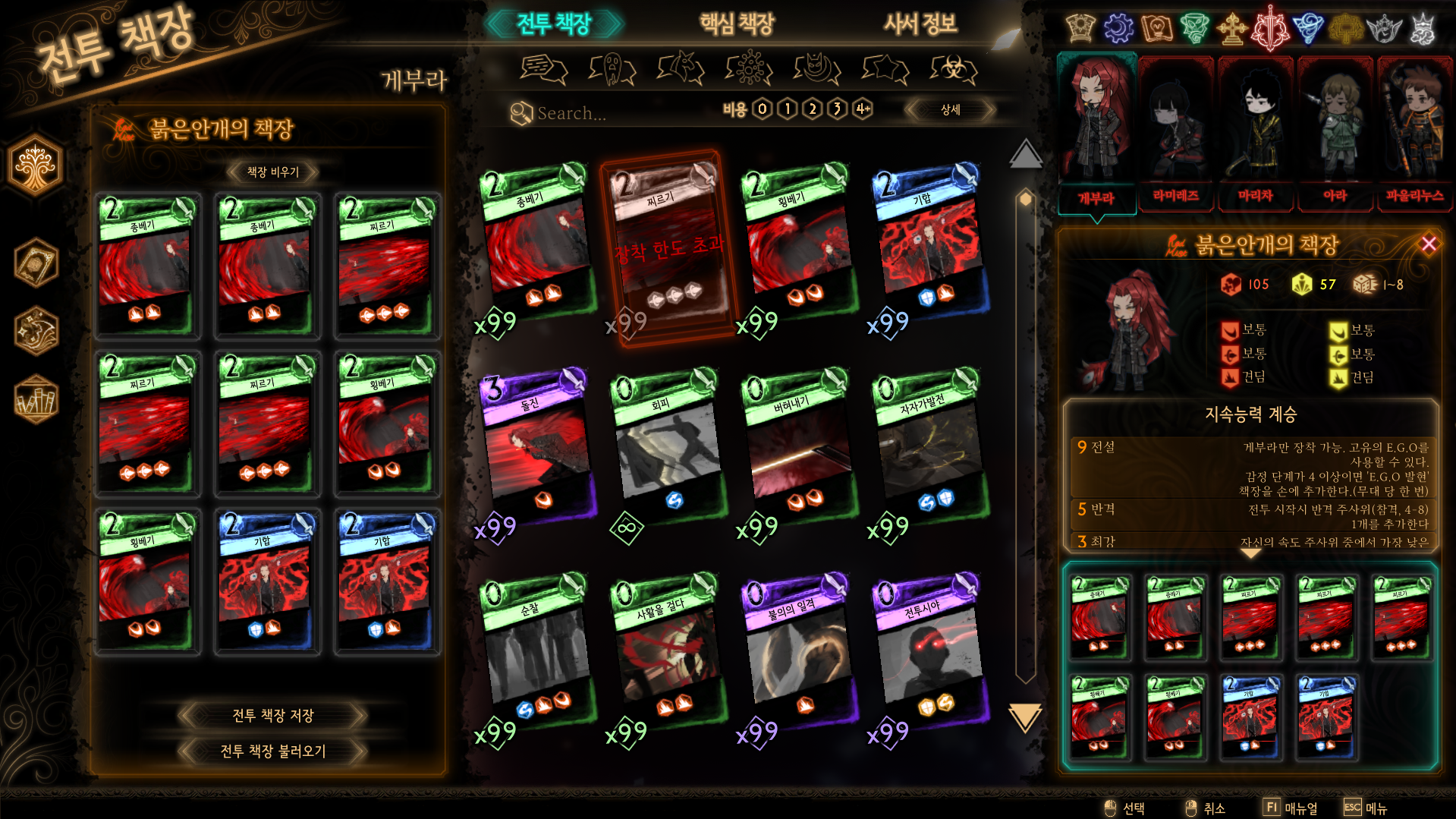
Task: Select 파울리누스 character portrait
Action: (x=1414, y=133)
